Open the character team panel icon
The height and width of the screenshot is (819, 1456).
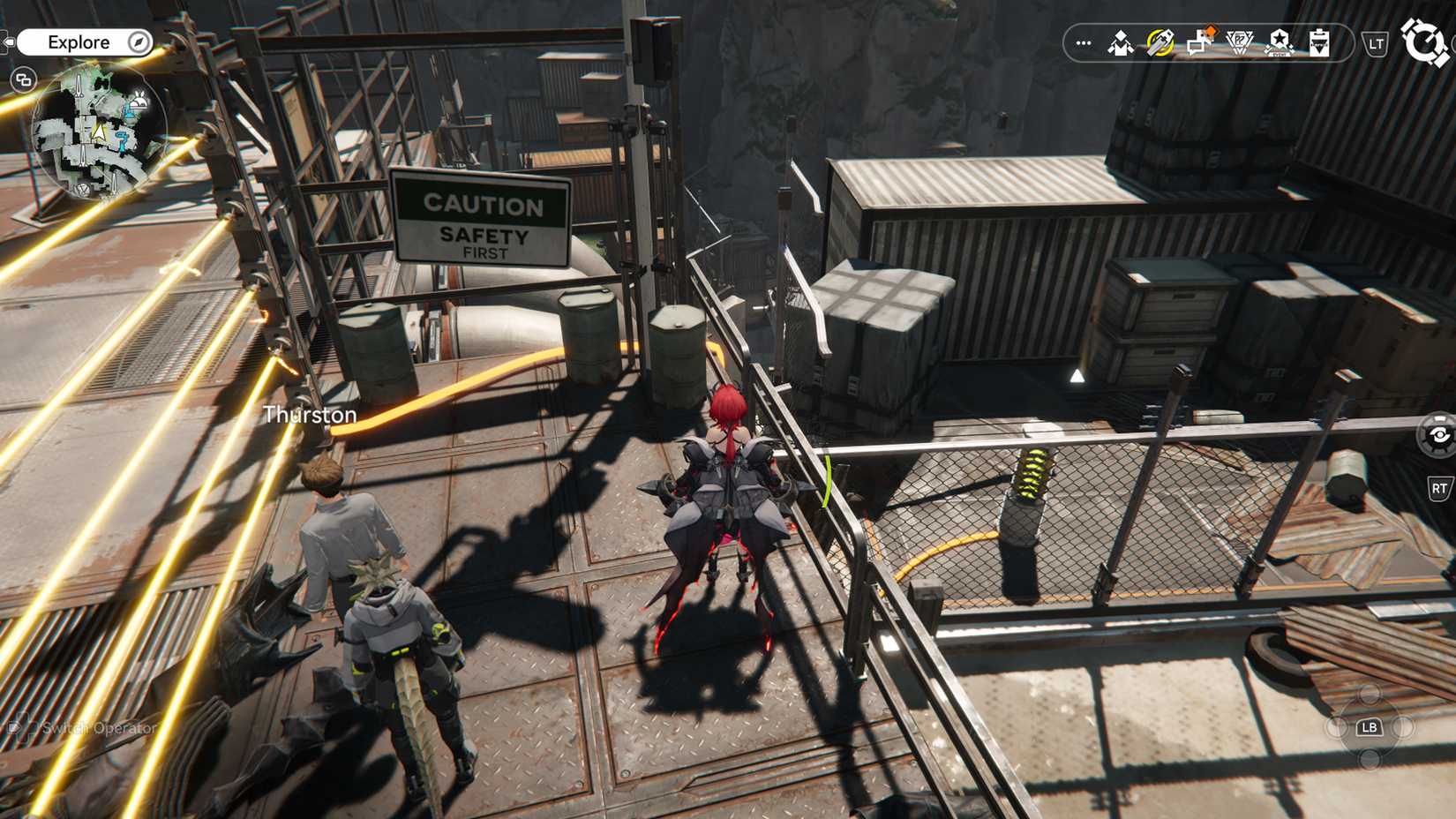(1121, 41)
